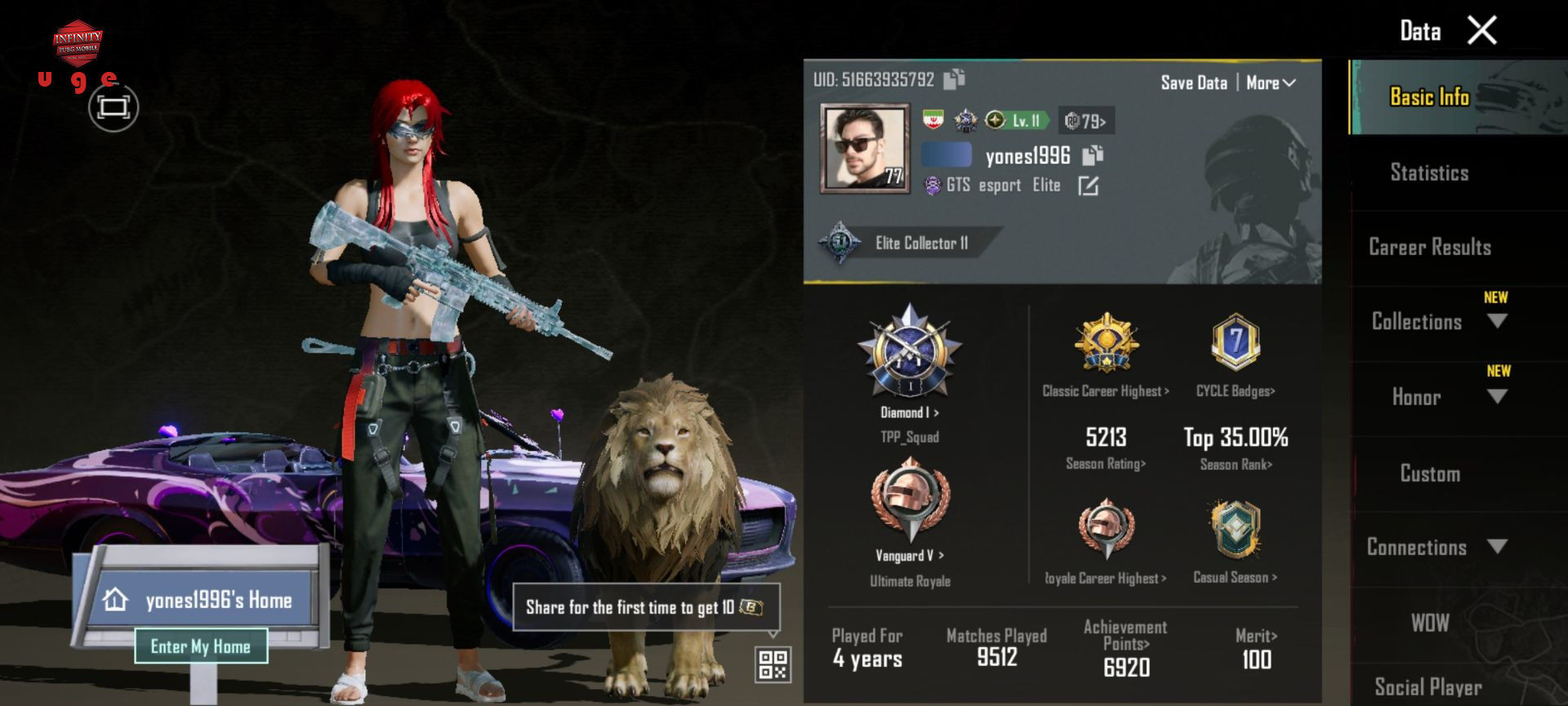
Task: Open the More dropdown
Action: pos(1271,83)
